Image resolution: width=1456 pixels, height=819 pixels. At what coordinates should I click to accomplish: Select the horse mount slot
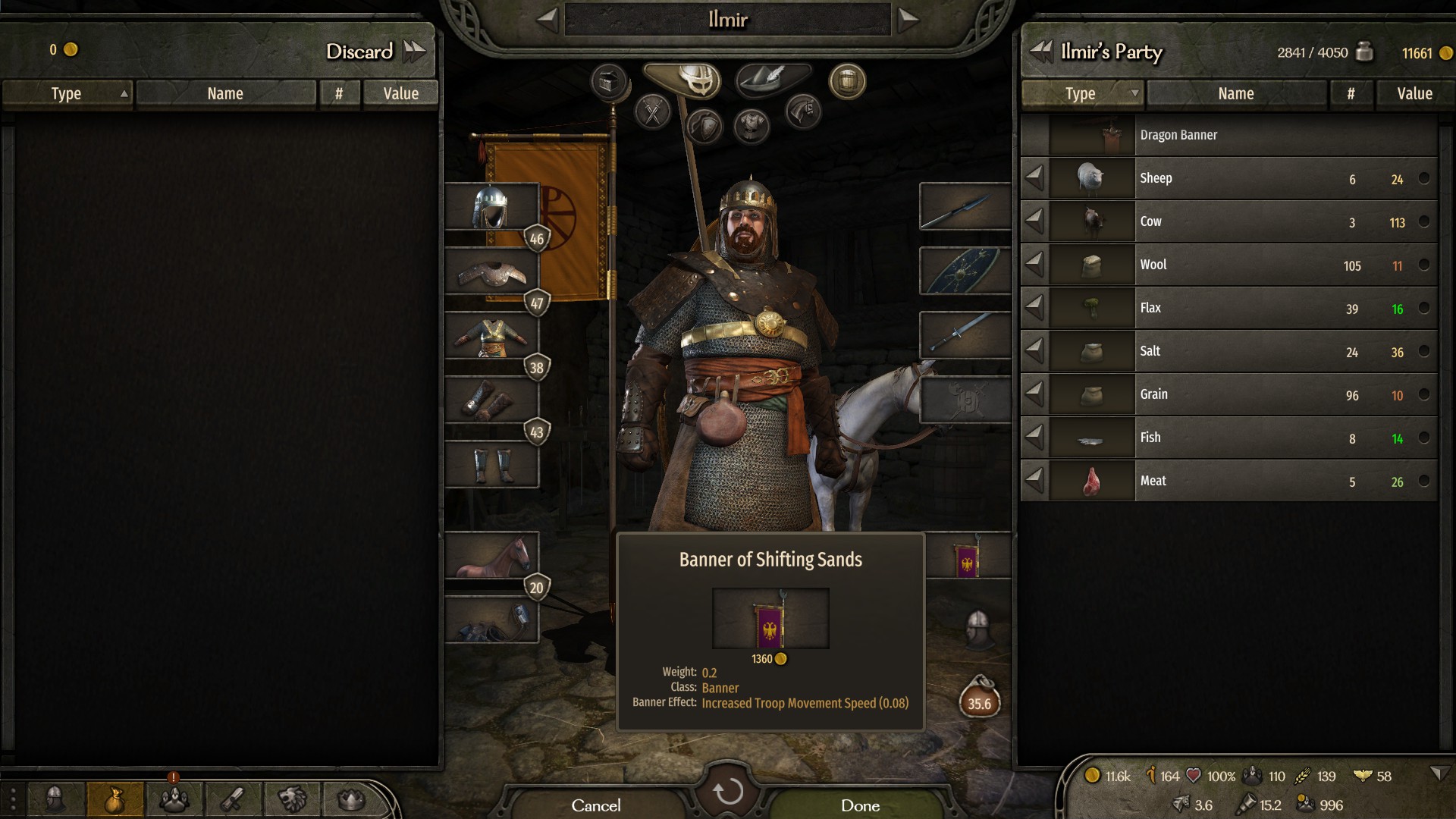(491, 556)
